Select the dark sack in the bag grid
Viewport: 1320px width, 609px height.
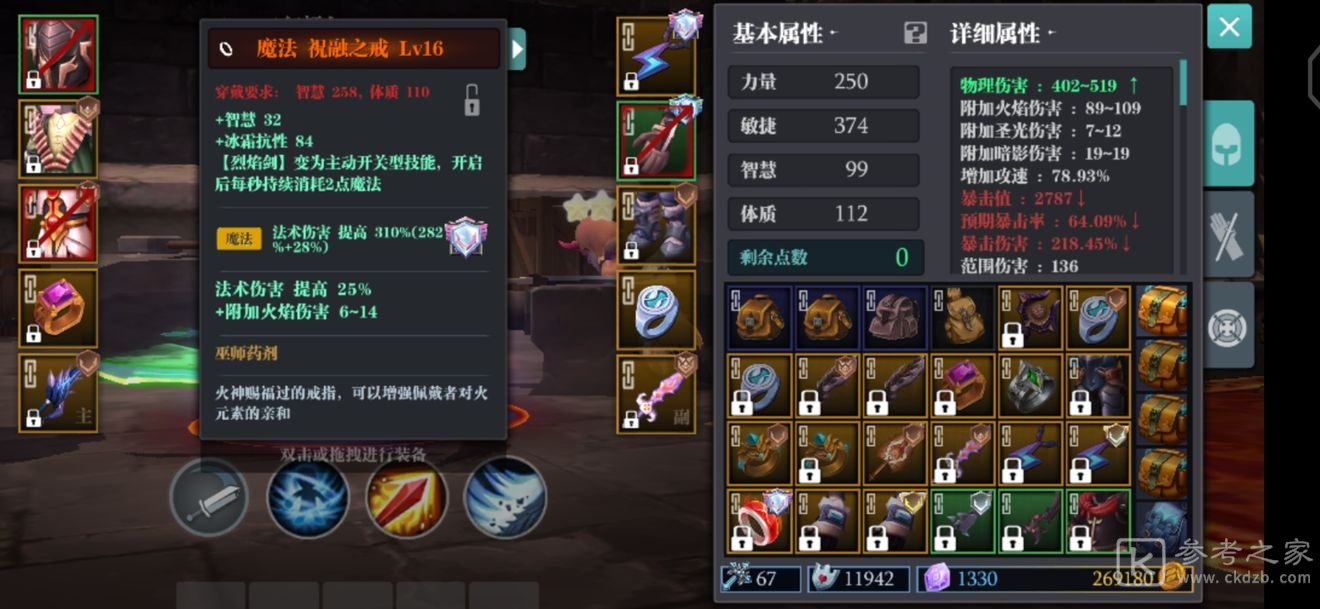click(x=963, y=318)
